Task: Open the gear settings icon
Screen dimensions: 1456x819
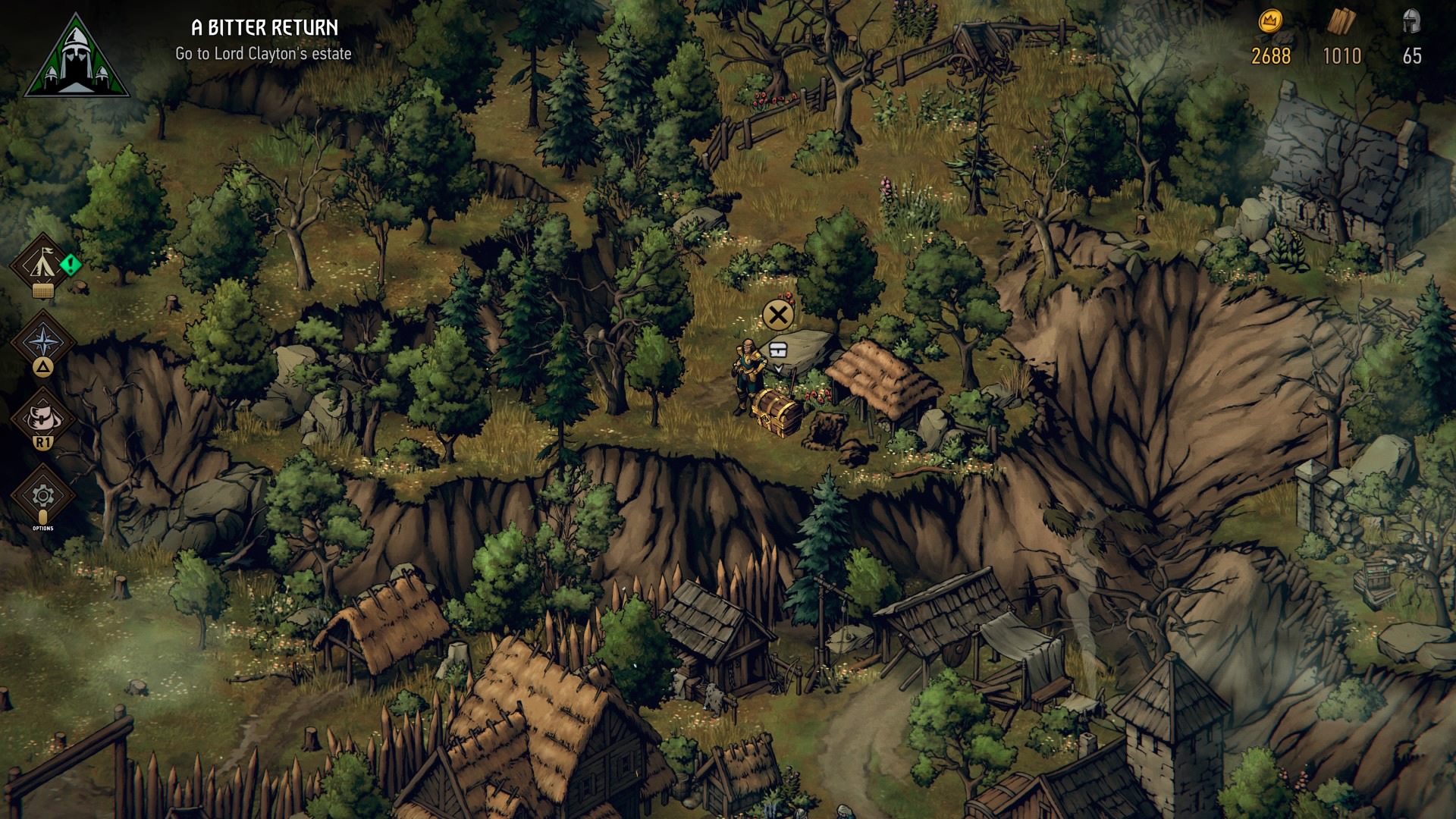Action: click(x=42, y=495)
